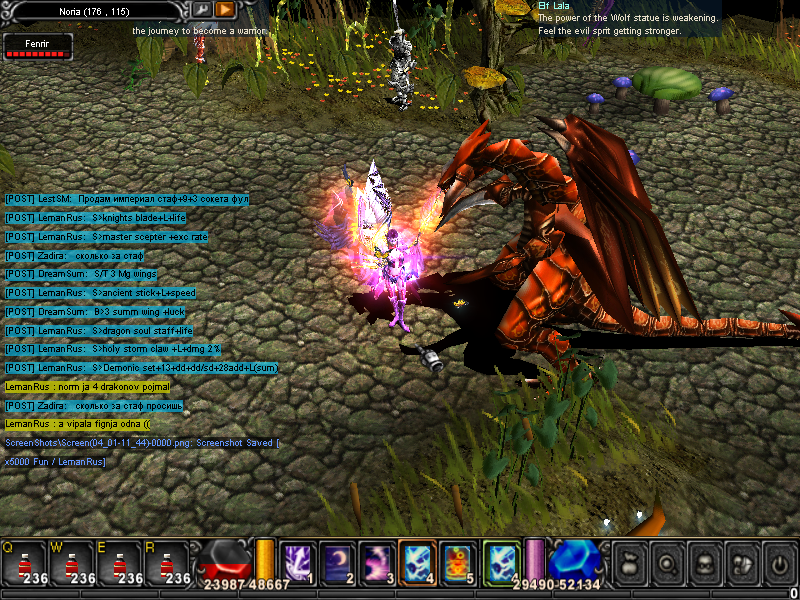Image resolution: width=800 pixels, height=600 pixels.
Task: Activate the purple lightning skill in slot 1
Action: pos(298,561)
